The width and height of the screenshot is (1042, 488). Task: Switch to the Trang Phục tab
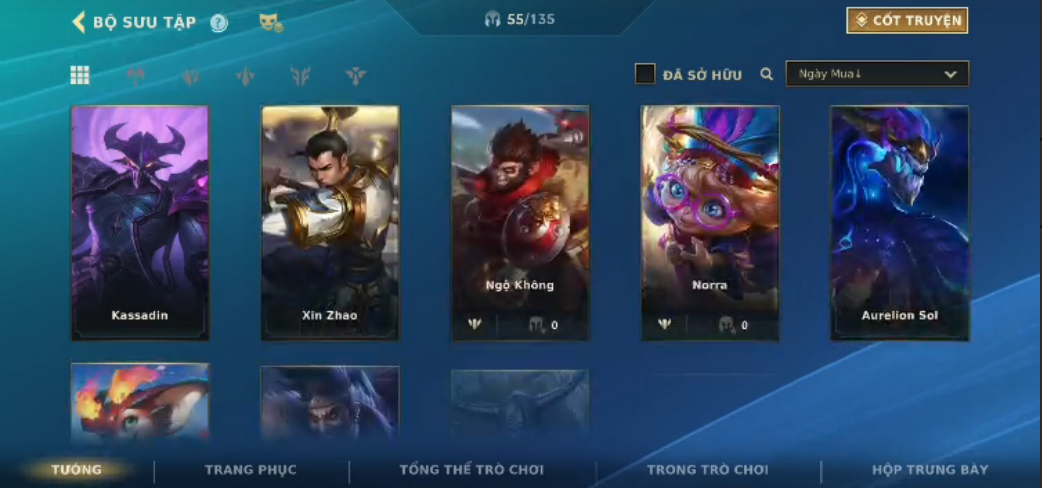(251, 469)
